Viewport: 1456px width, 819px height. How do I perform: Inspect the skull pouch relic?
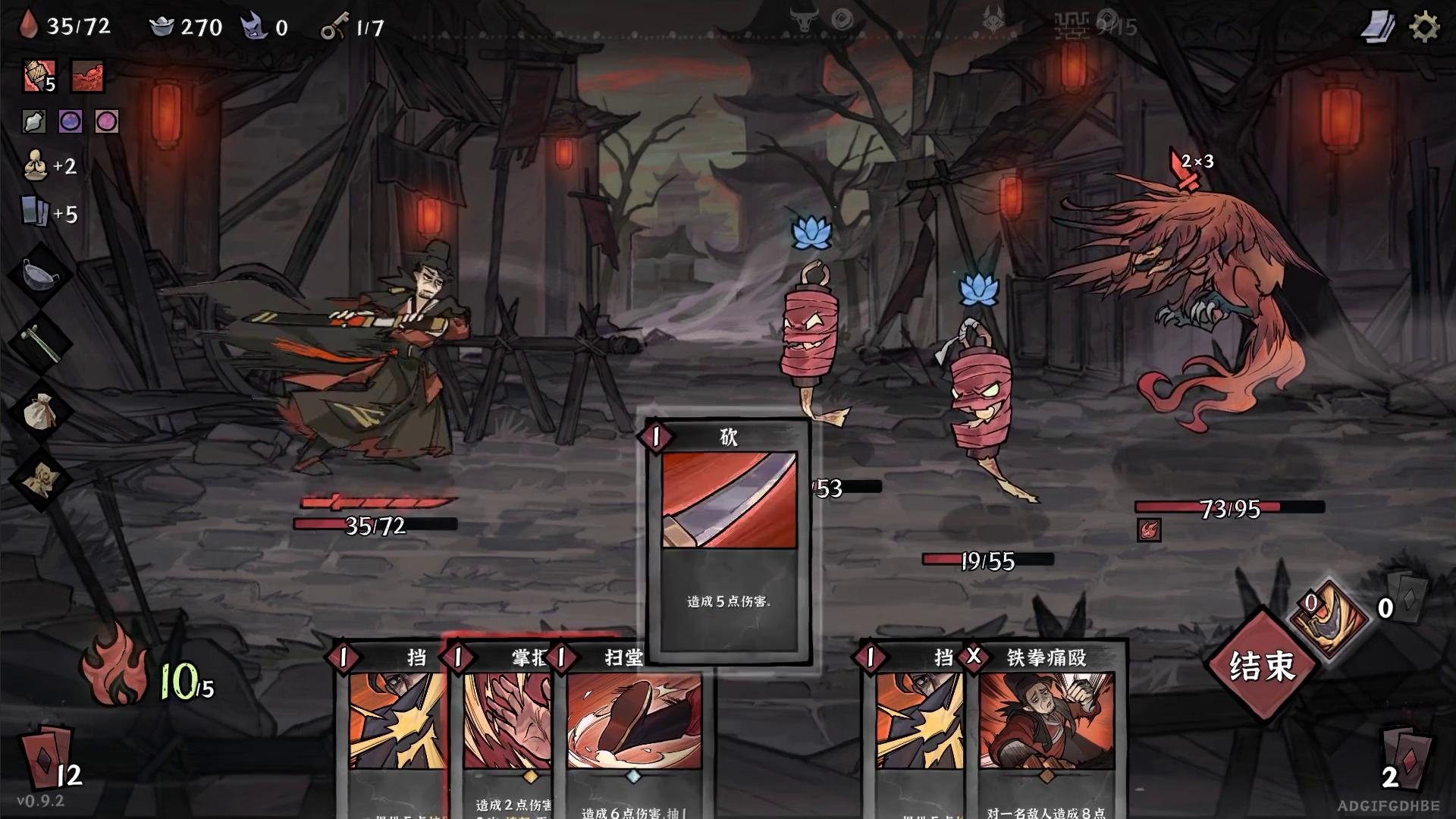[x=39, y=479]
